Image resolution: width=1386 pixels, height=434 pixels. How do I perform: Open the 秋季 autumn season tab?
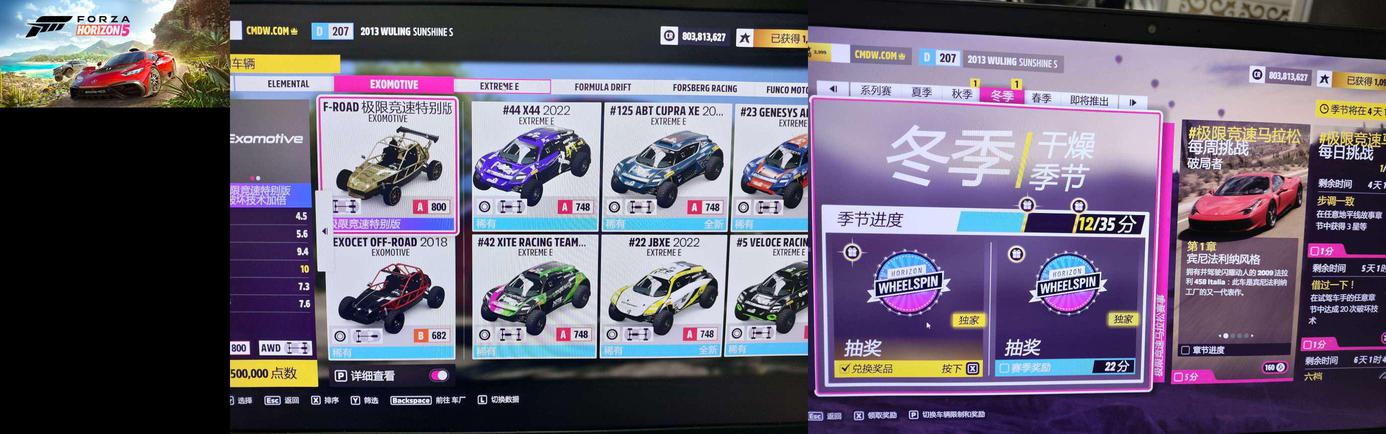point(962,94)
